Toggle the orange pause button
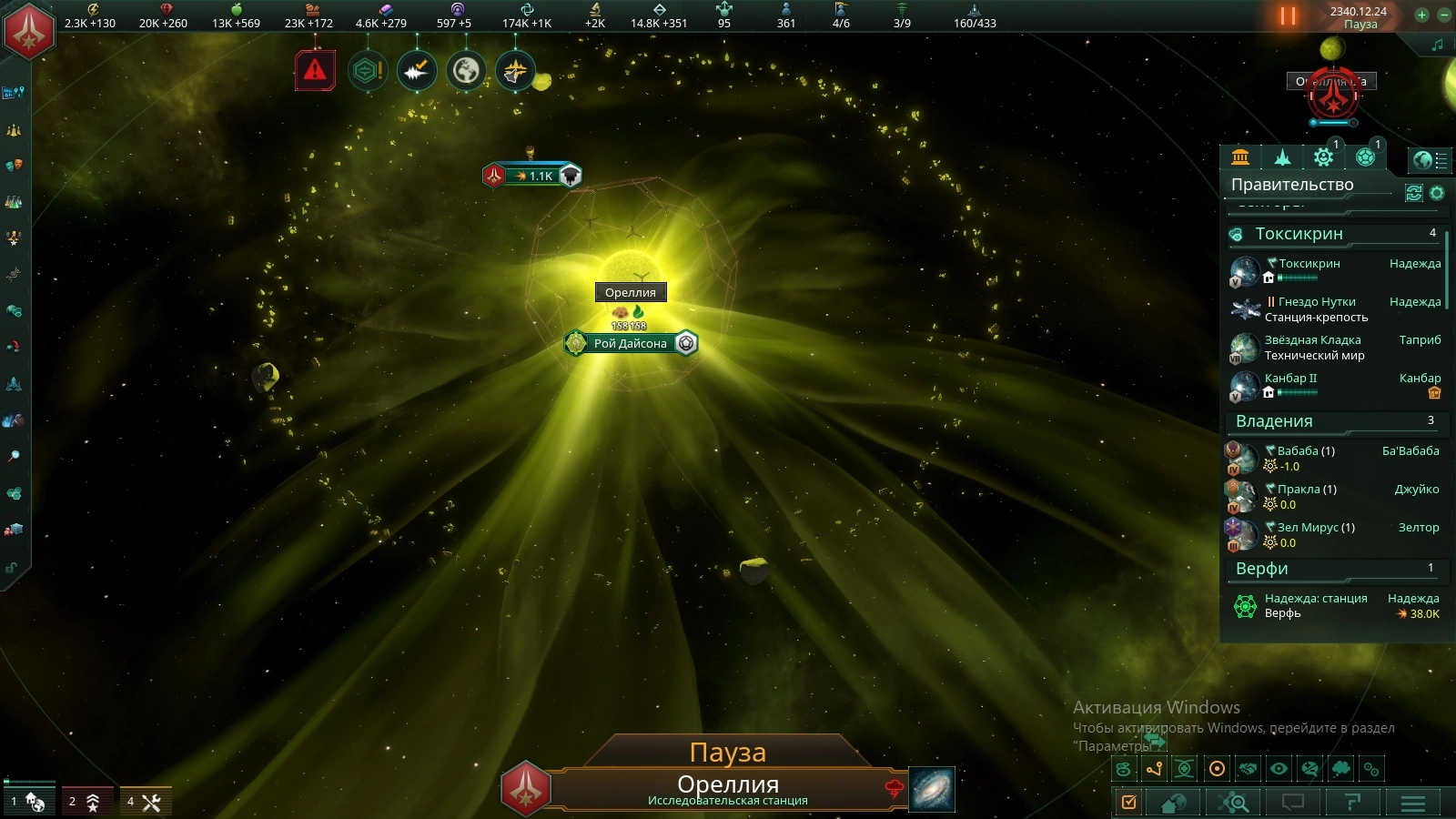The image size is (1456, 819). click(1288, 15)
